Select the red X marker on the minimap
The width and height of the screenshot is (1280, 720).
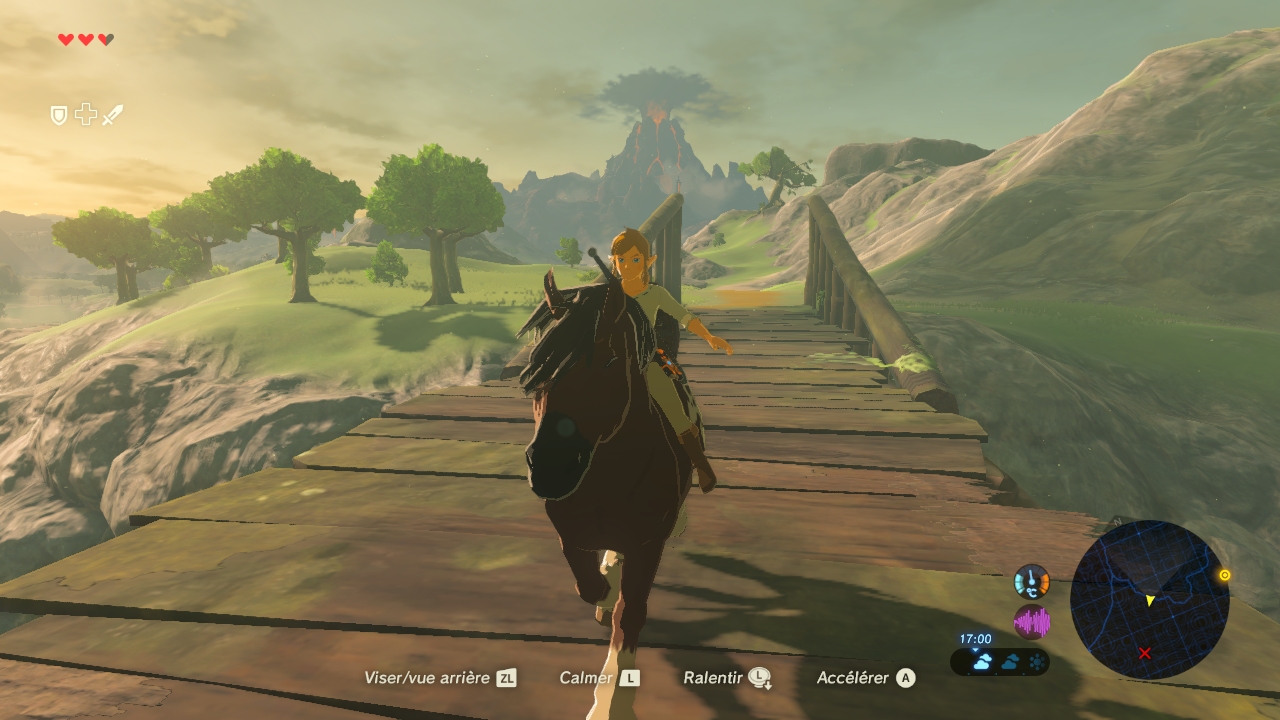1145,654
